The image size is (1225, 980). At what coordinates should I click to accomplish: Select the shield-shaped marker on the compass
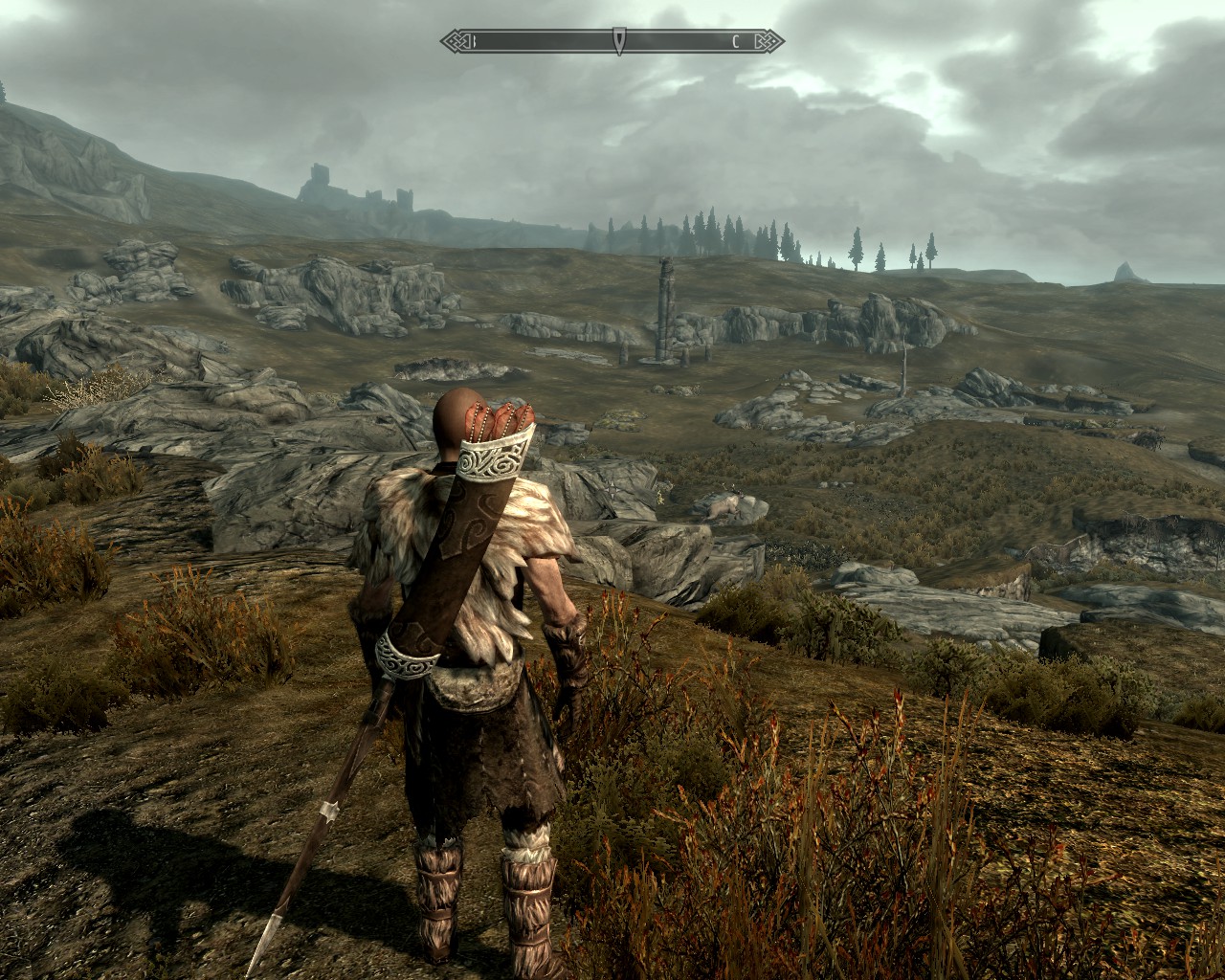pyautogui.click(x=620, y=41)
